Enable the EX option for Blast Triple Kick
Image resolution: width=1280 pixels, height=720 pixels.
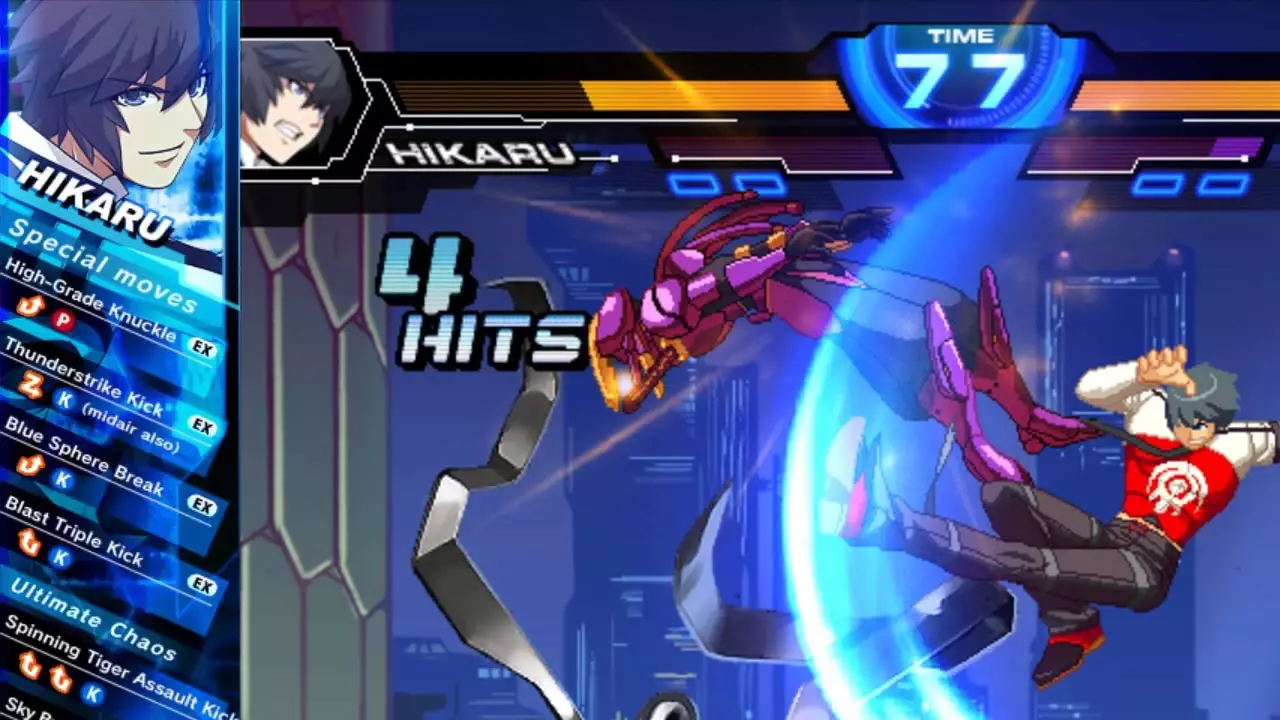(203, 580)
